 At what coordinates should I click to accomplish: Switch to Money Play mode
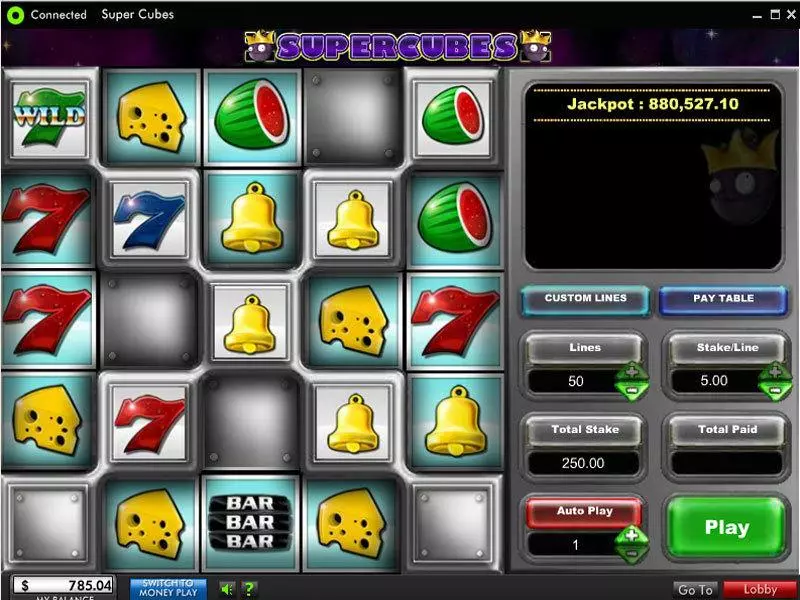tap(168, 588)
